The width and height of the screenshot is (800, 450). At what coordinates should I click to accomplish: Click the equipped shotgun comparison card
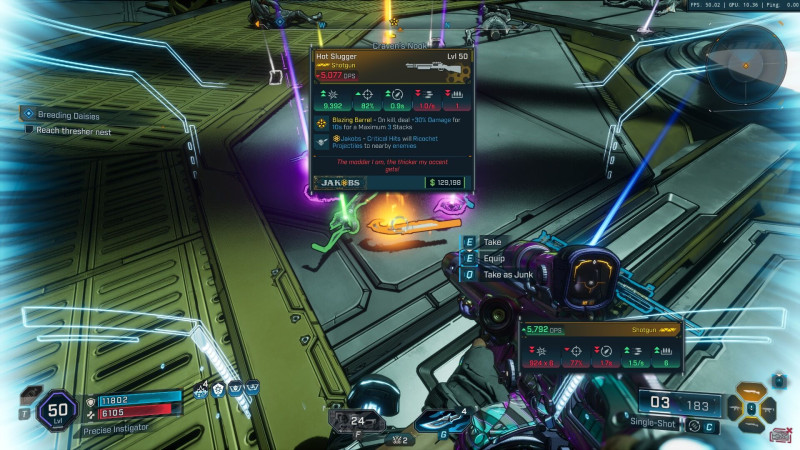[600, 343]
